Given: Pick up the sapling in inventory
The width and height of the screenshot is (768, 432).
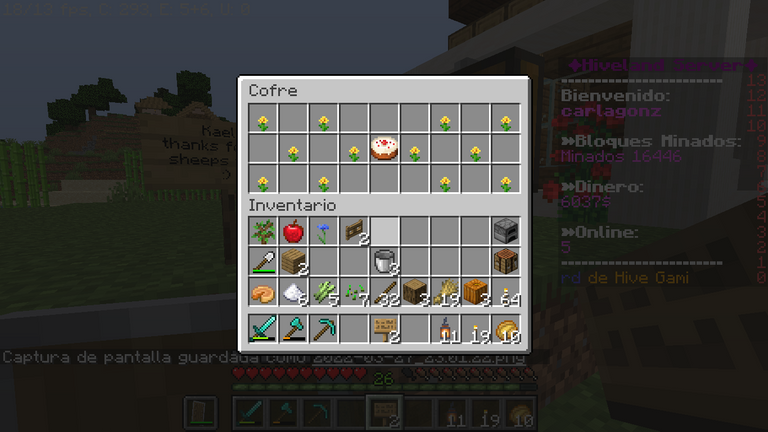Looking at the screenshot, I should coord(263,232).
